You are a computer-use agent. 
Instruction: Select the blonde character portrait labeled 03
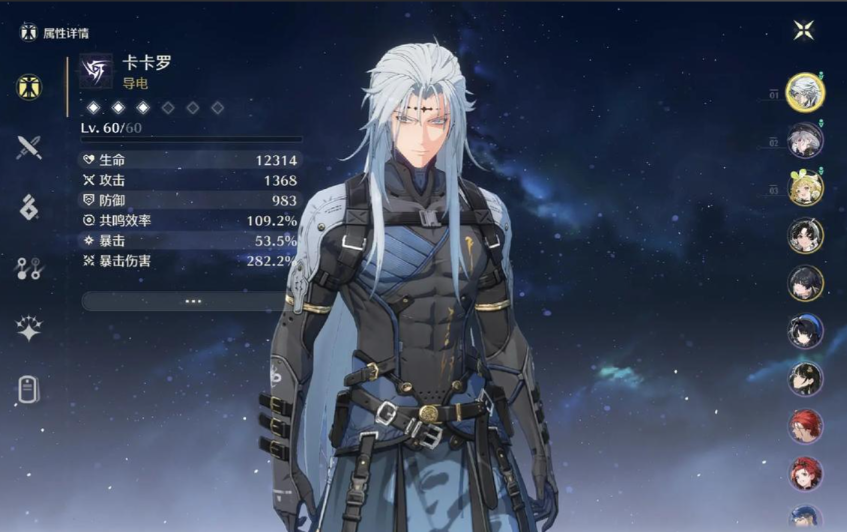804,188
